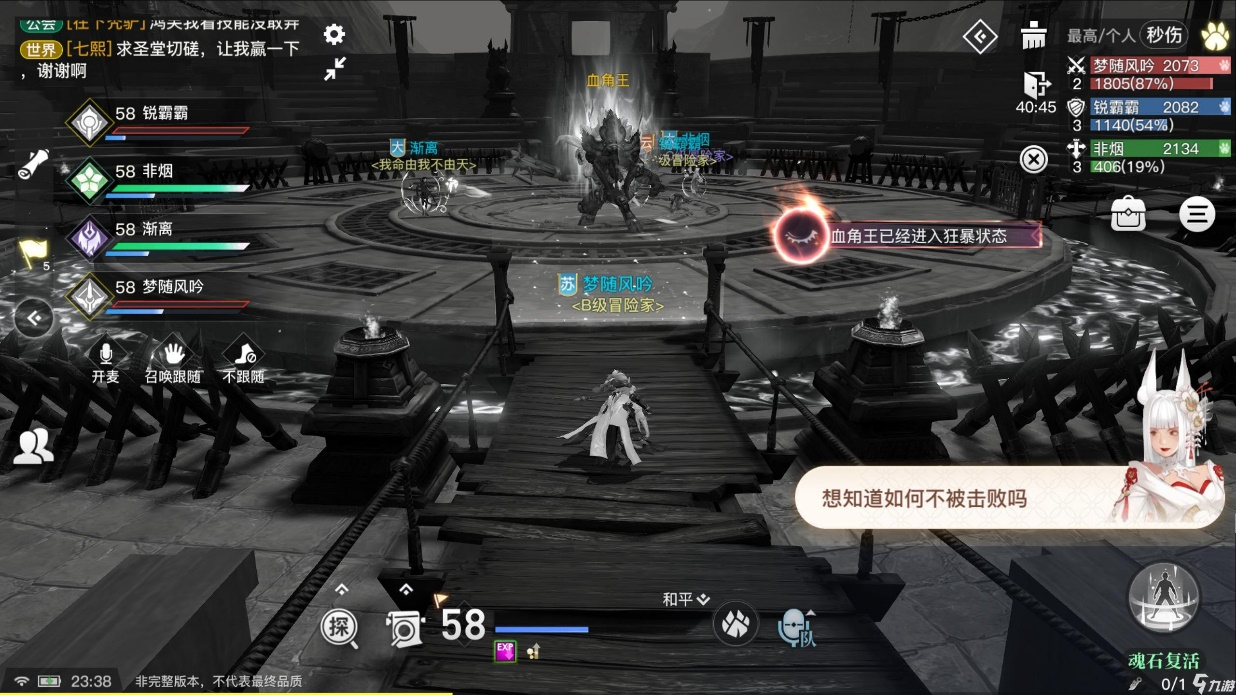This screenshot has height=695, width=1236.
Task: Open the three-line main menu button
Action: tap(1196, 214)
